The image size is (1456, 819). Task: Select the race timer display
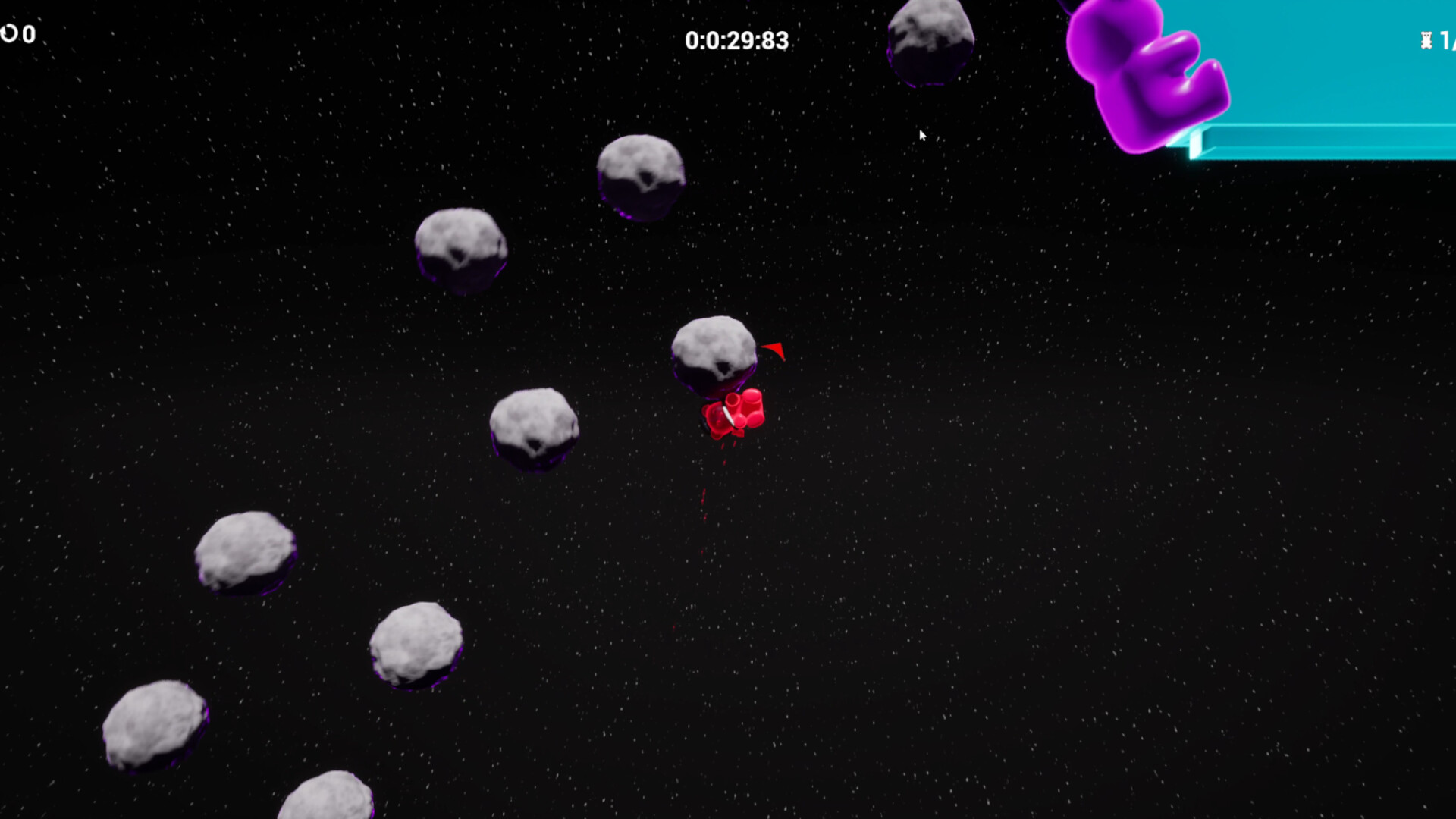click(x=736, y=41)
